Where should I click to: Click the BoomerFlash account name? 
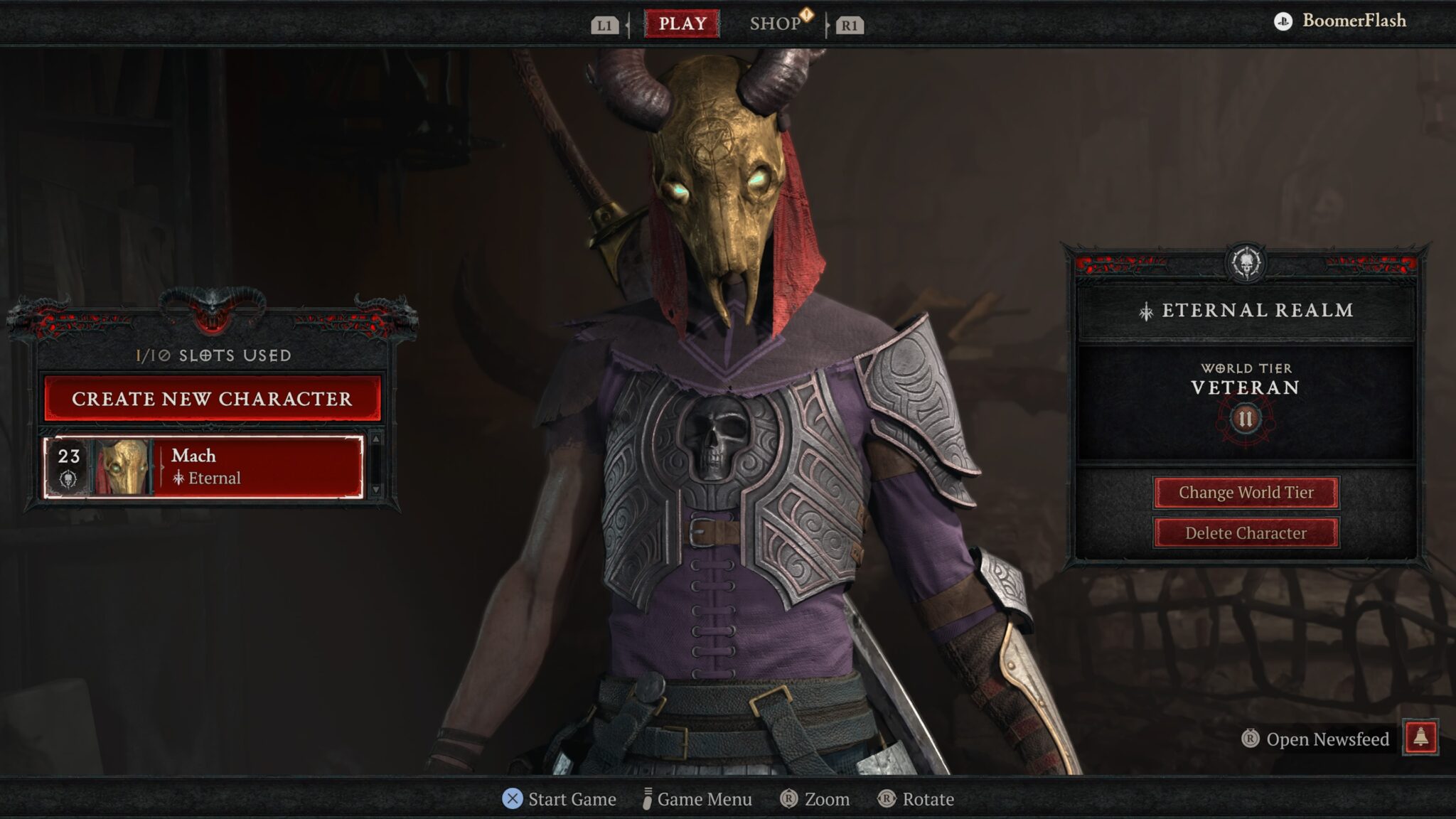point(1353,21)
